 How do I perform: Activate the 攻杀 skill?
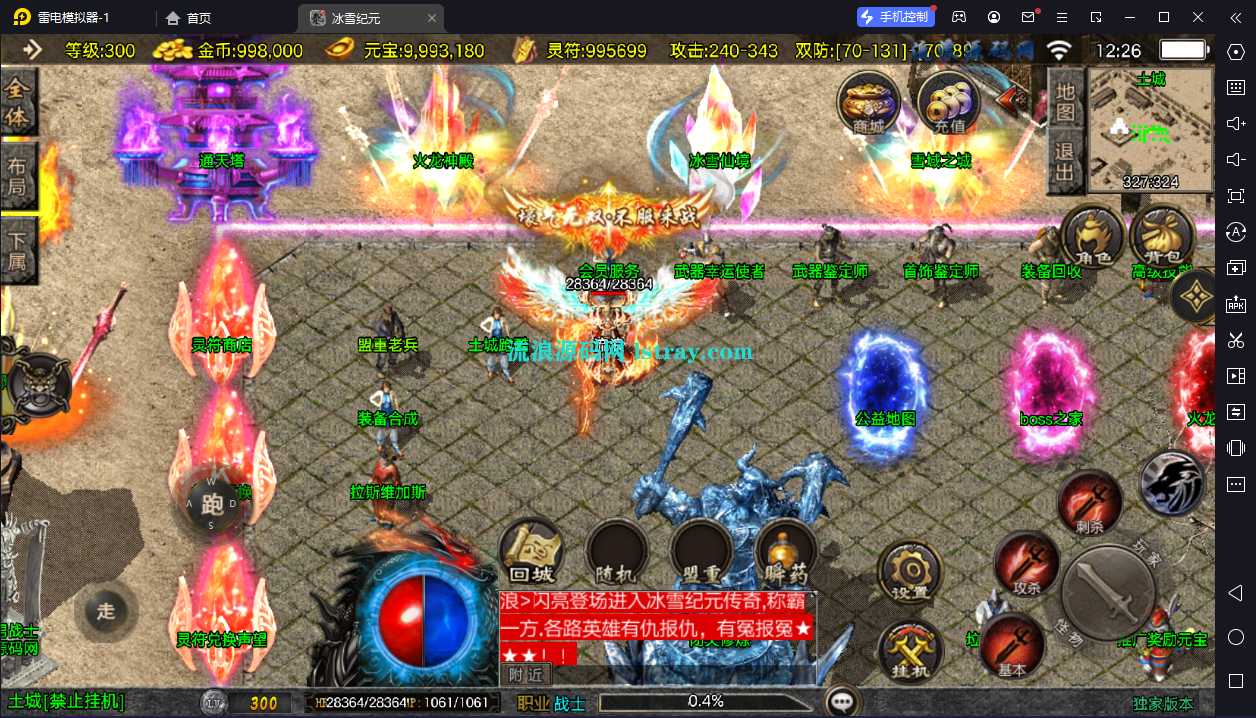point(1026,565)
